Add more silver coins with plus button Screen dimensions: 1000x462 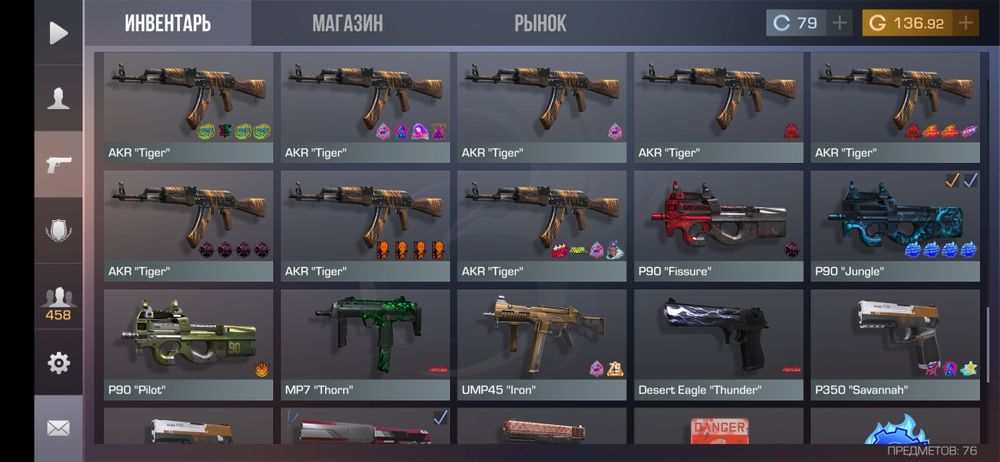pyautogui.click(x=840, y=23)
